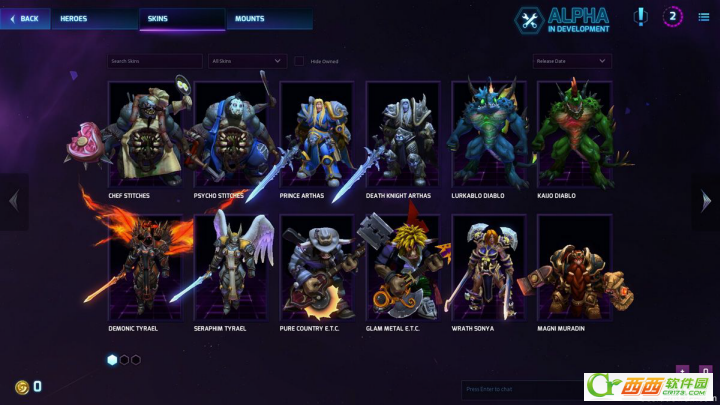Click the Search Skins field

155,61
